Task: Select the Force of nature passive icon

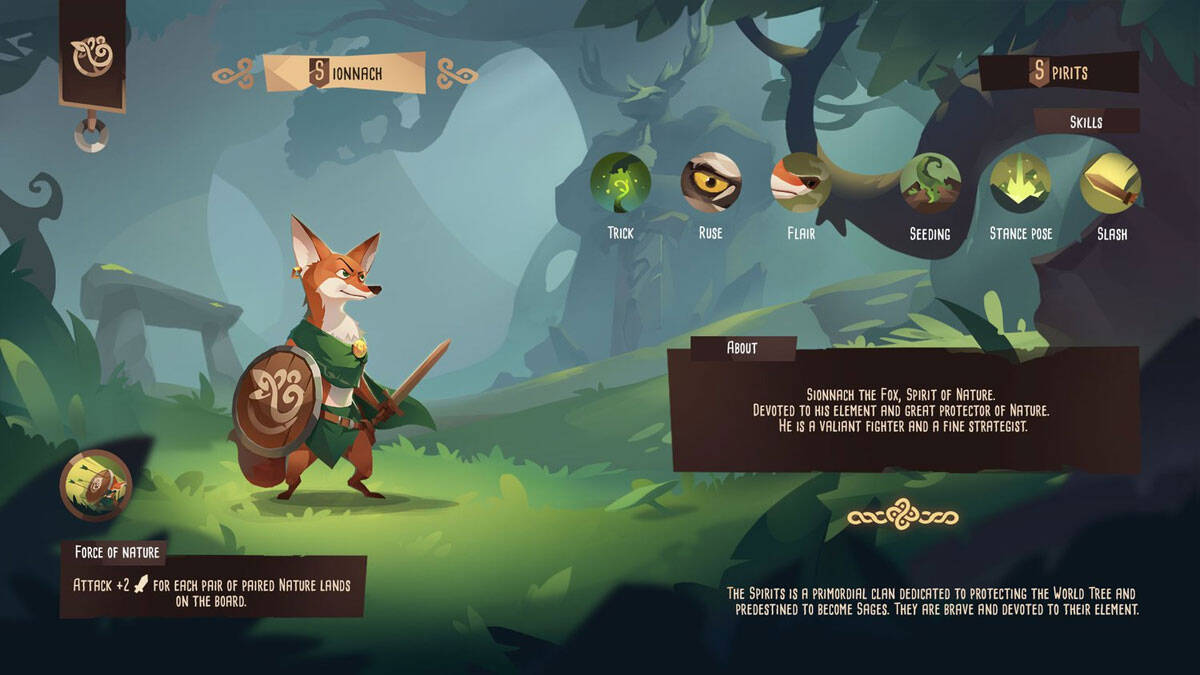Action: (96, 486)
